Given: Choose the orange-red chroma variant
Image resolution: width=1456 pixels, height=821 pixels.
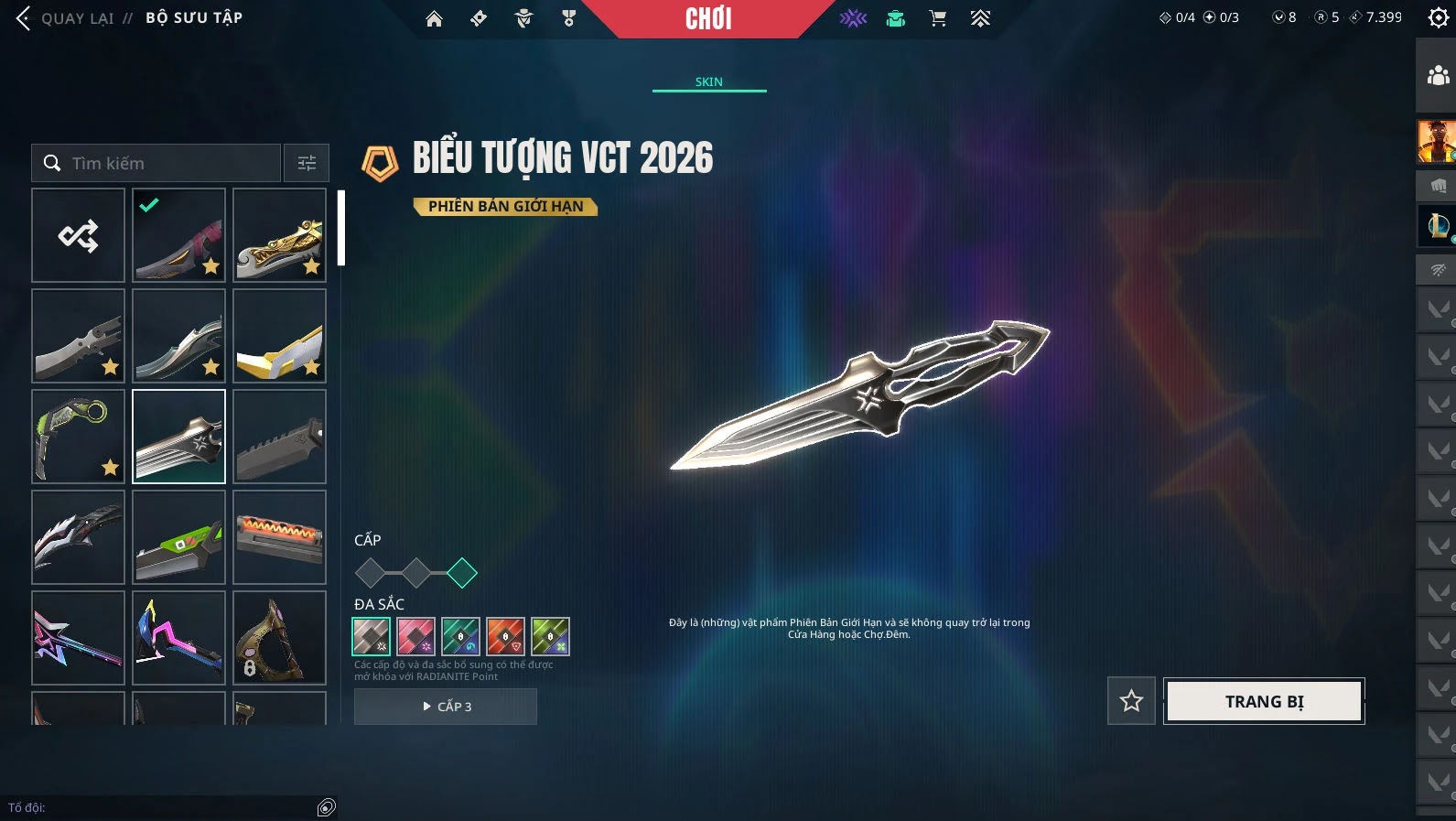Looking at the screenshot, I should click(x=505, y=636).
